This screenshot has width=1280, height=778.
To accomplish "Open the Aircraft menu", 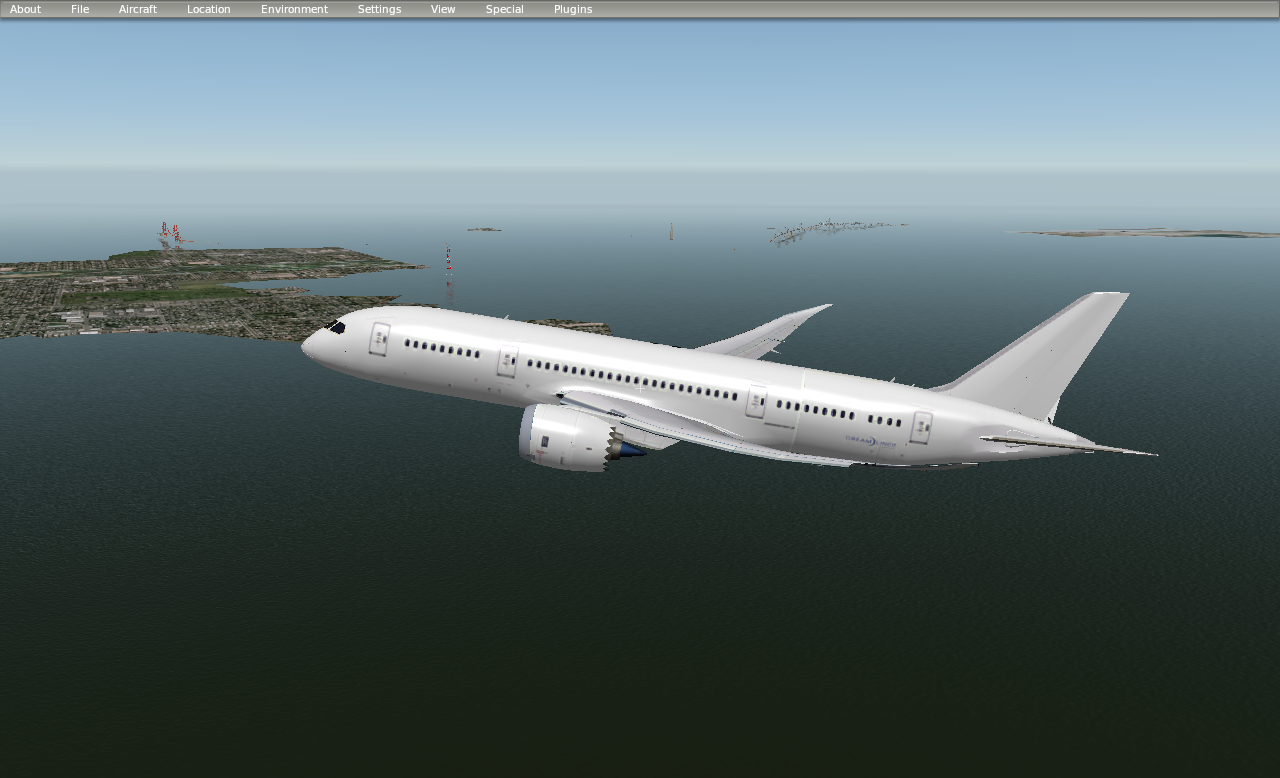I will click(137, 8).
